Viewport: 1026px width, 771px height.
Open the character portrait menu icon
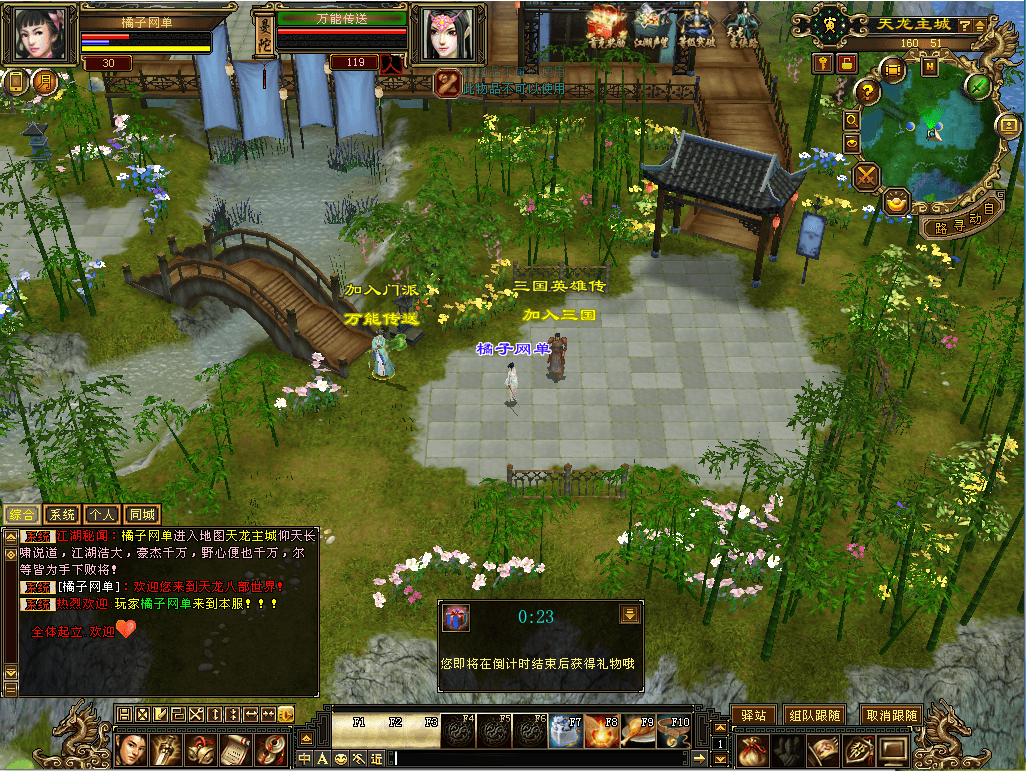(133, 749)
